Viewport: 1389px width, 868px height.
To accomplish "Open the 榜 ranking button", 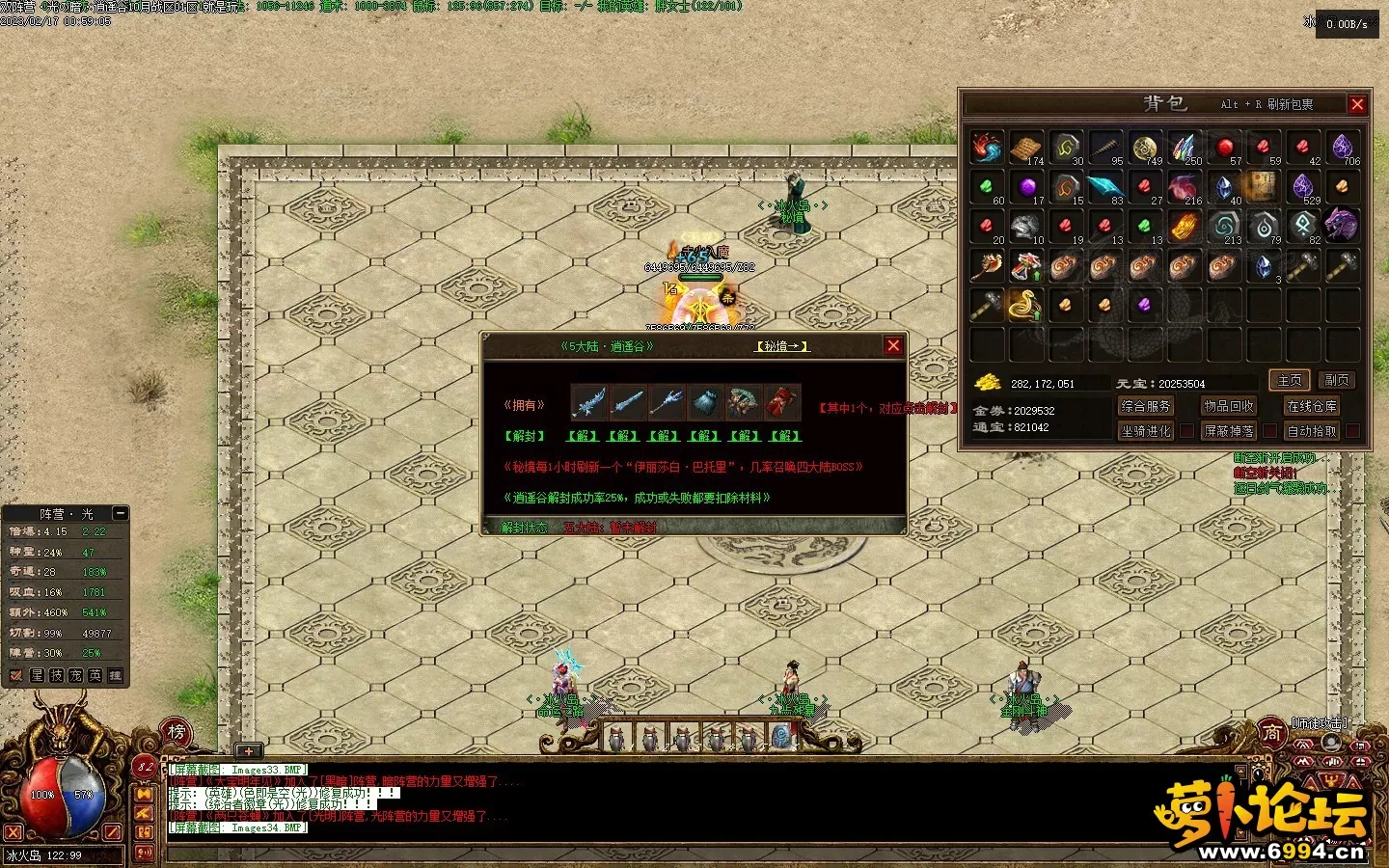I will point(177,732).
